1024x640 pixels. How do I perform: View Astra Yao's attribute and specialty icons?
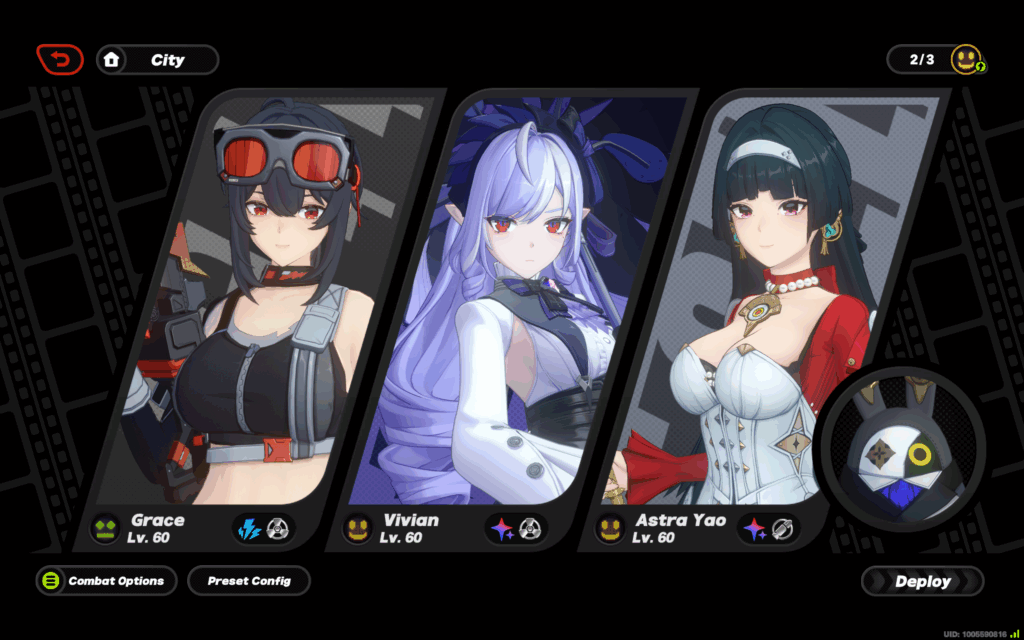coord(769,528)
